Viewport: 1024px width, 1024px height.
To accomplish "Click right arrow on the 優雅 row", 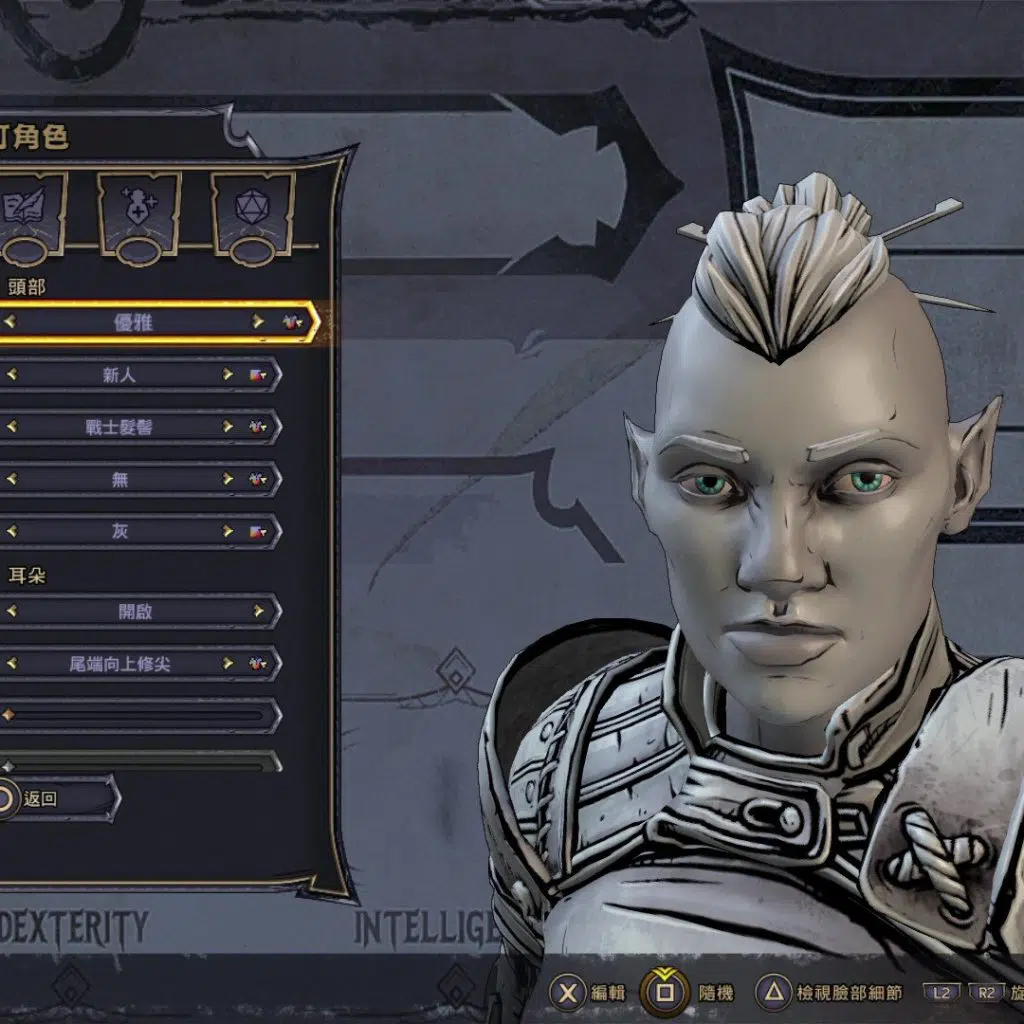I will (x=258, y=322).
